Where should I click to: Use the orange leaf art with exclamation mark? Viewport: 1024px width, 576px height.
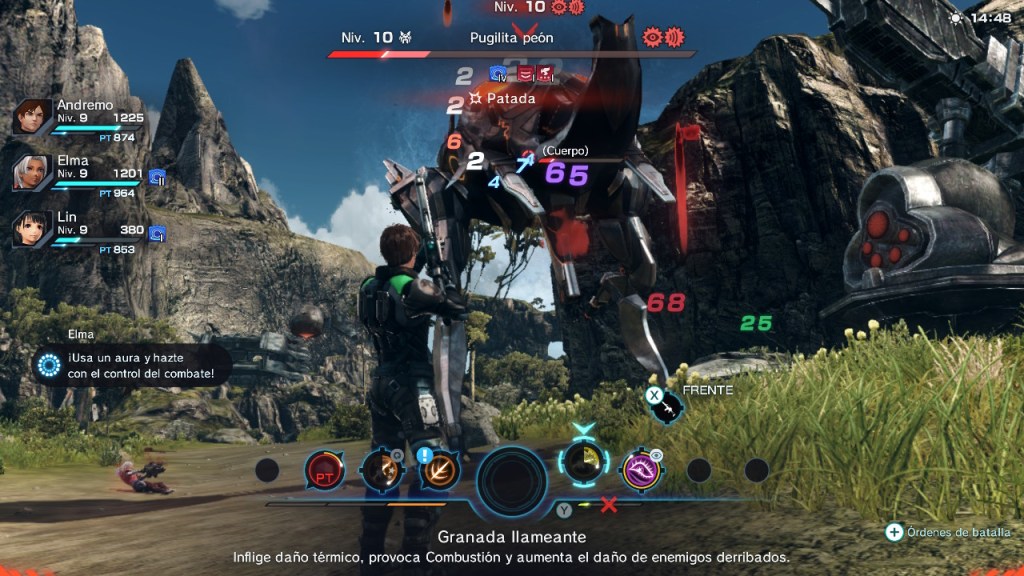click(x=439, y=472)
